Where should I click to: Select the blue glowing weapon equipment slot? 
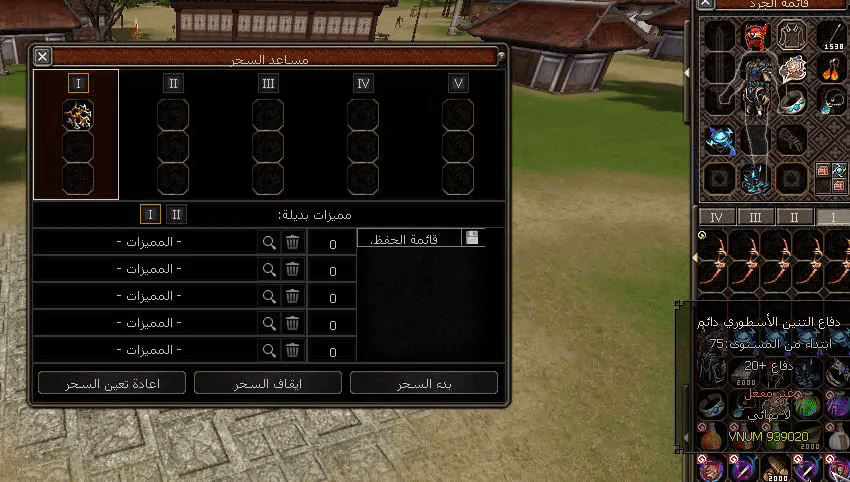tap(718, 140)
